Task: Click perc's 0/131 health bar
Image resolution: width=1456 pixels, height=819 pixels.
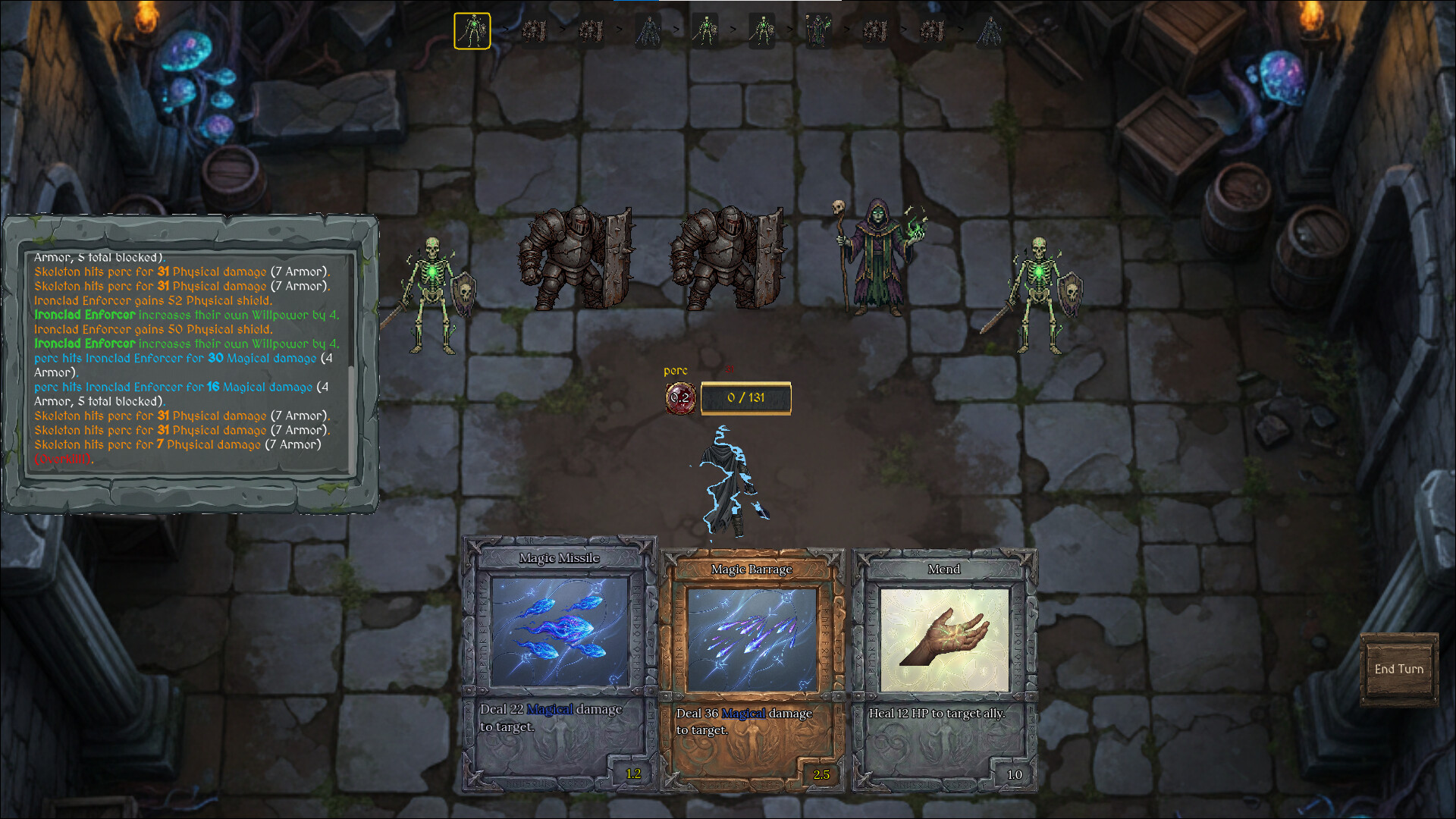Action: tap(745, 397)
